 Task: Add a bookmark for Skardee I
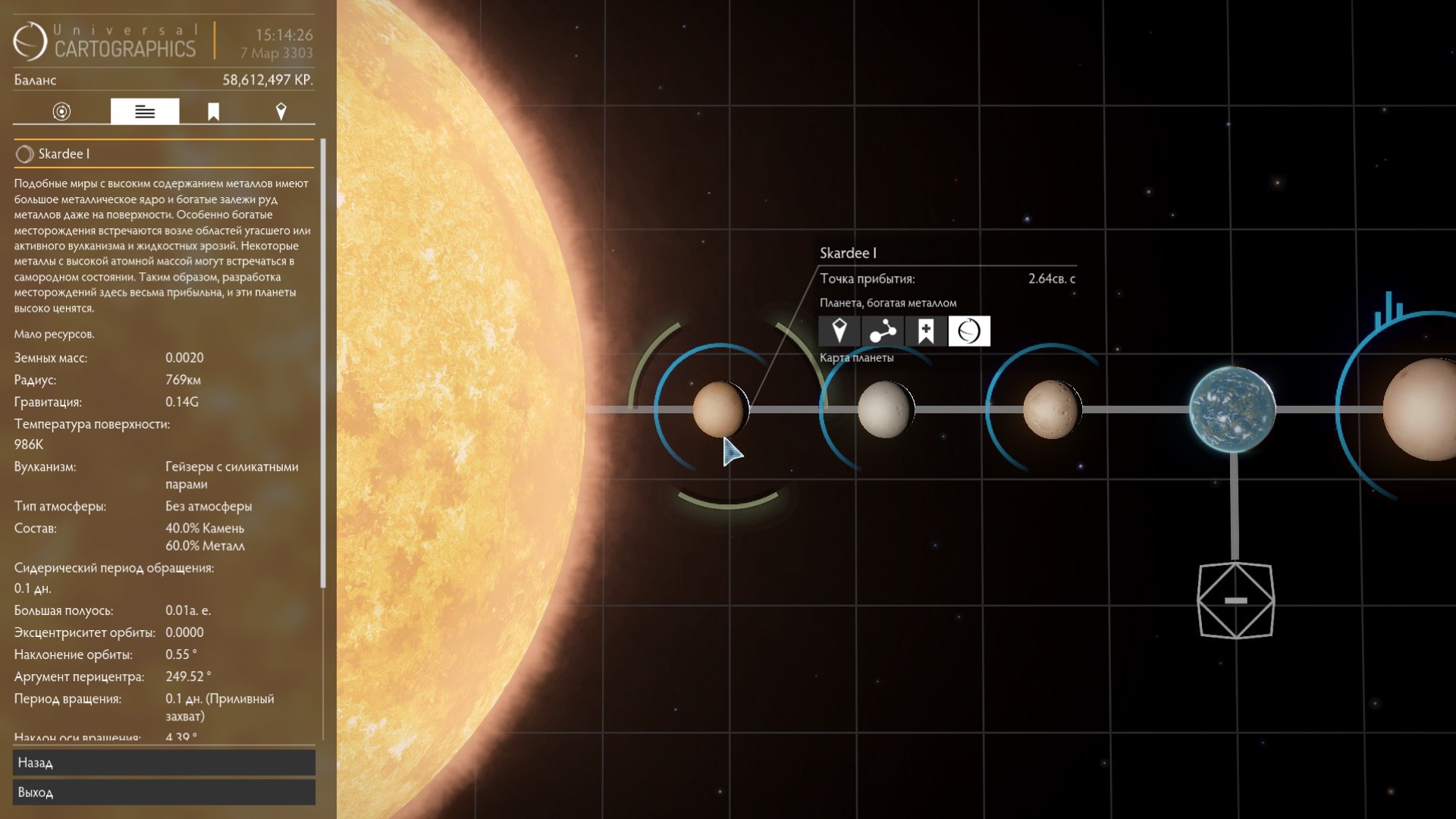pos(926,331)
